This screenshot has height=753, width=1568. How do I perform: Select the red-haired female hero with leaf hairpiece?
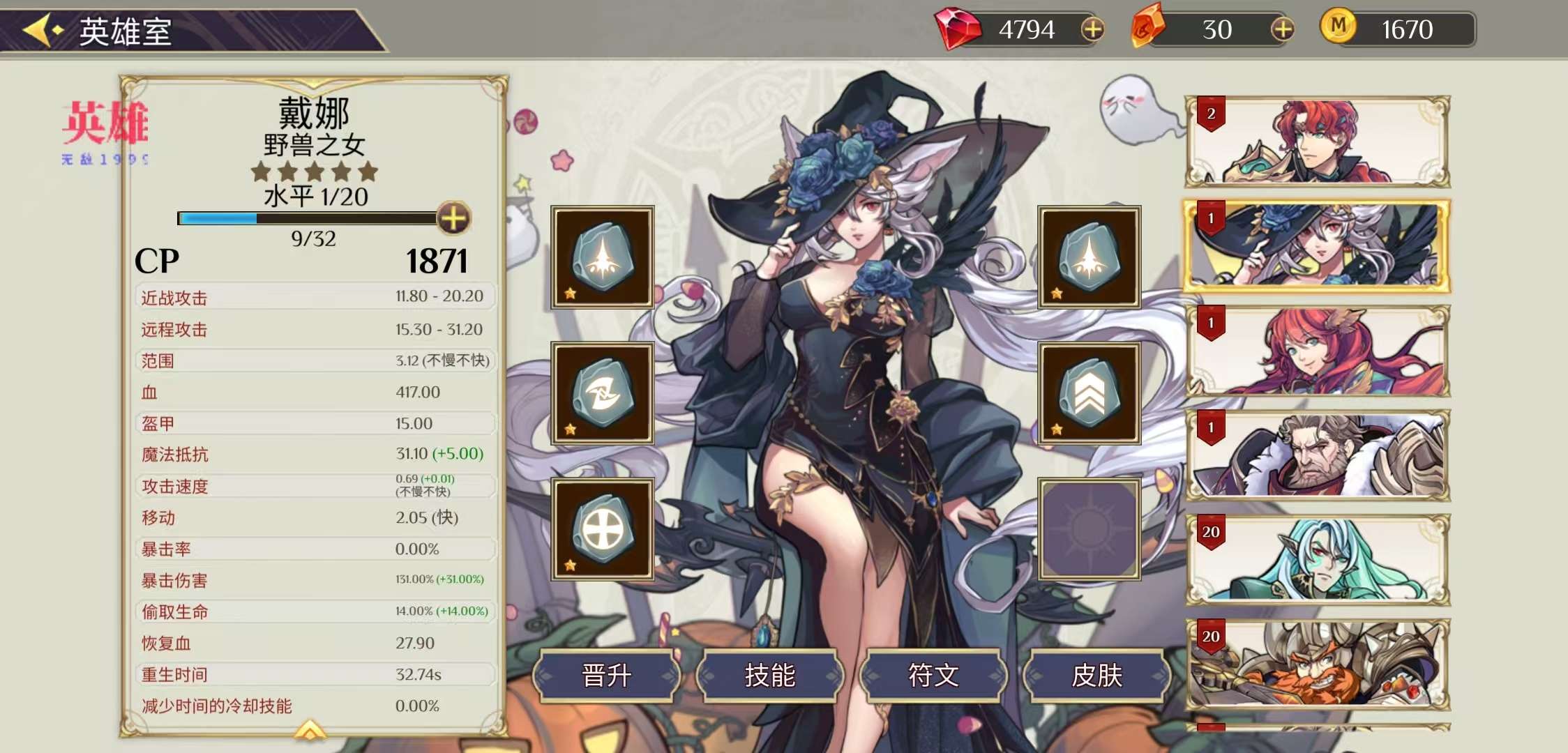(x=1317, y=351)
